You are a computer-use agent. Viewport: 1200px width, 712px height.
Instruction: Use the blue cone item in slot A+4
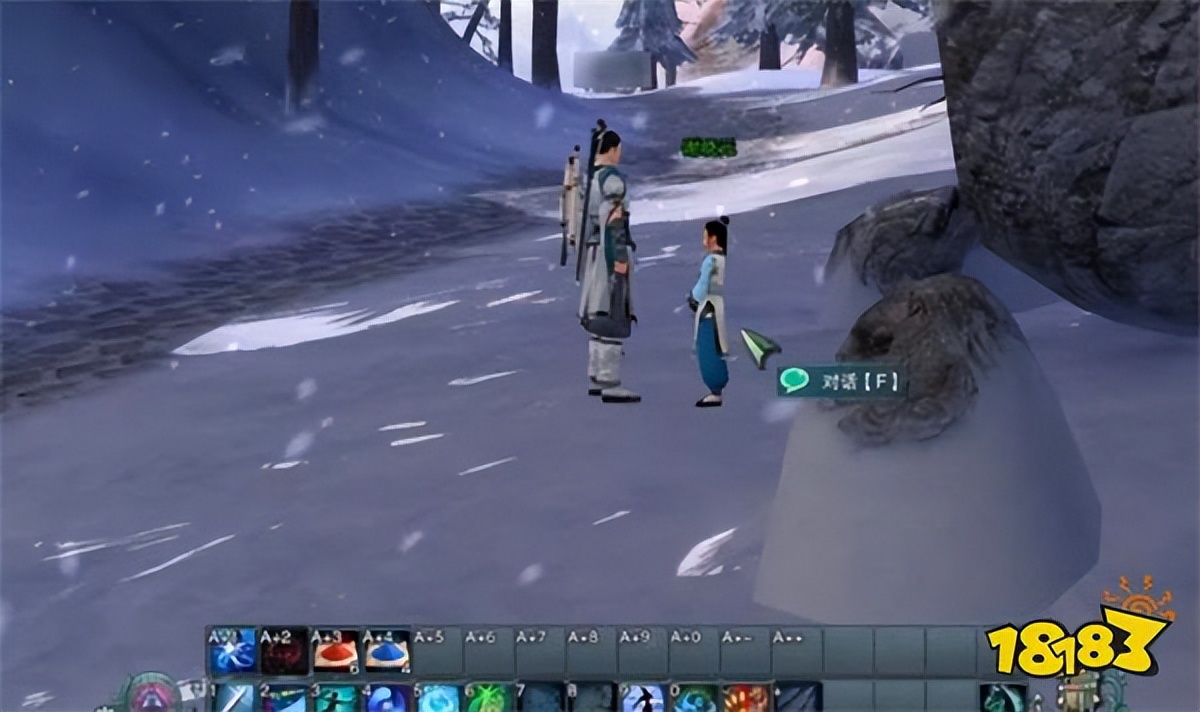[x=387, y=651]
